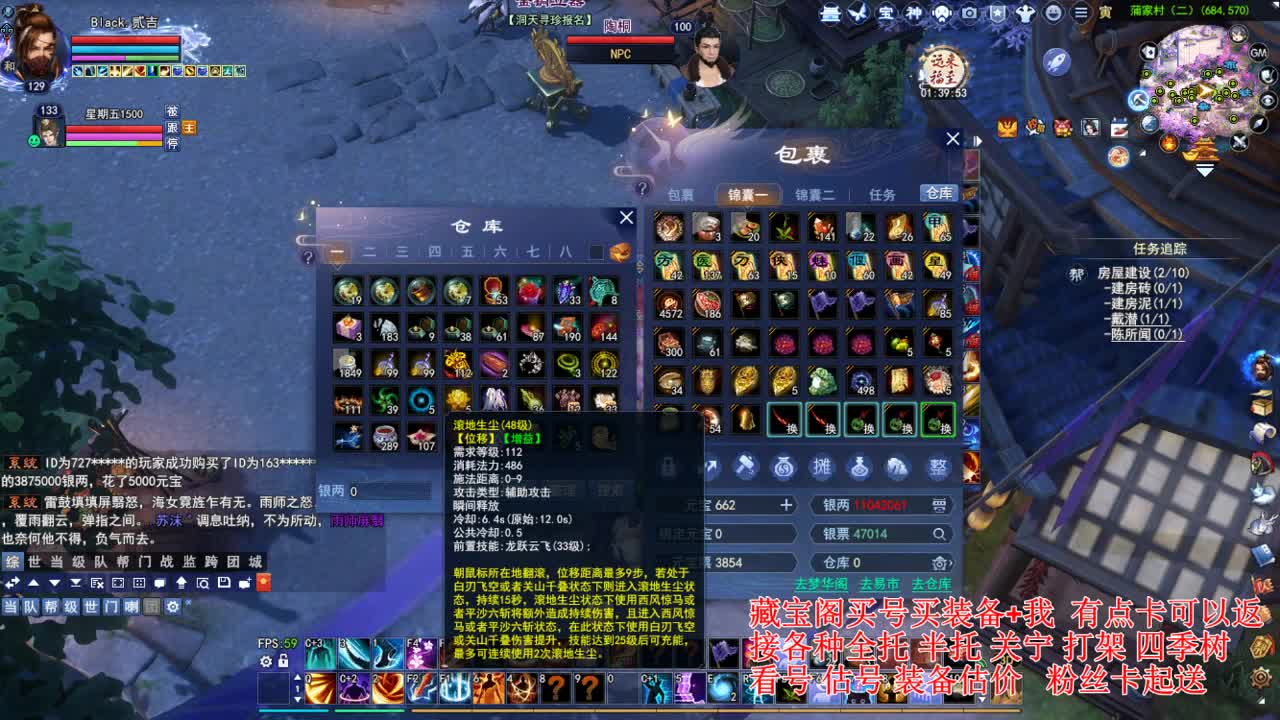1280x720 pixels.
Task: Expand the side arrow next to the 包裹 window
Action: tap(977, 141)
